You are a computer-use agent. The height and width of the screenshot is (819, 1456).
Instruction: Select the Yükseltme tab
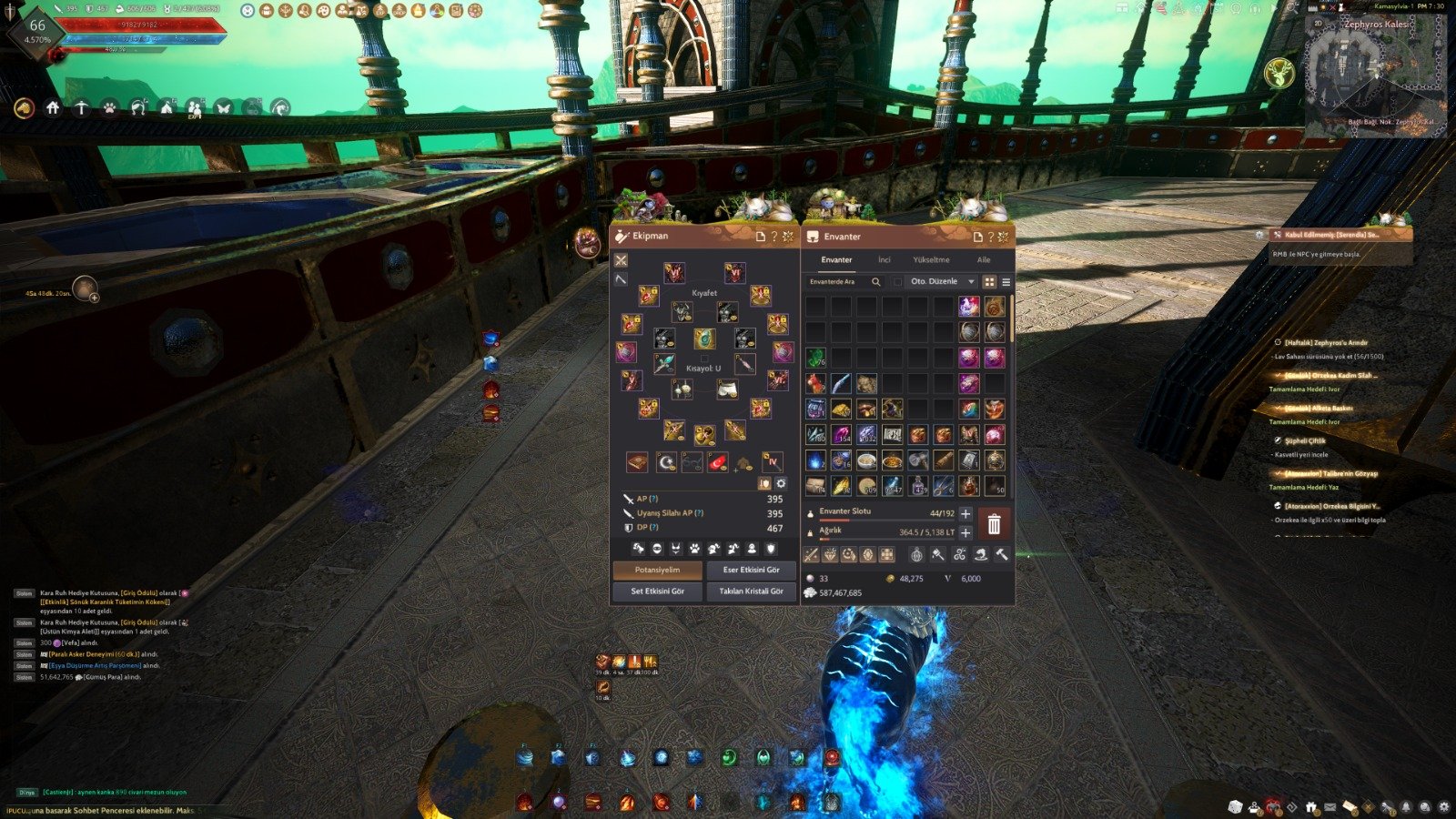(x=931, y=259)
